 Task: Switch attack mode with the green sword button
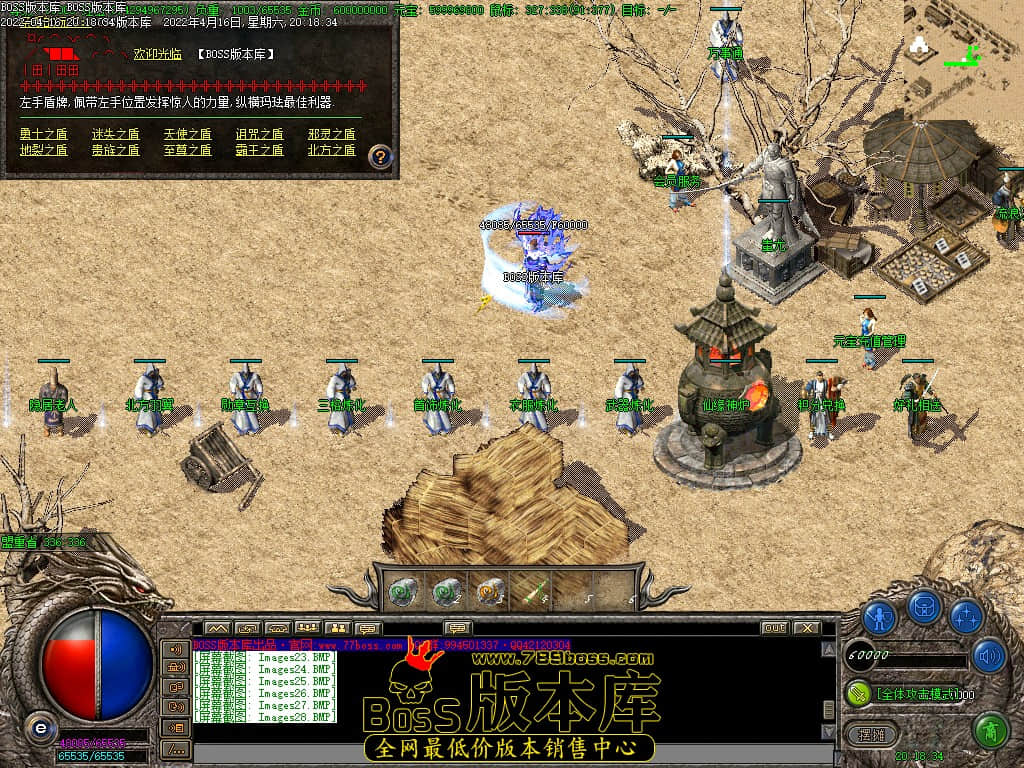click(x=859, y=692)
